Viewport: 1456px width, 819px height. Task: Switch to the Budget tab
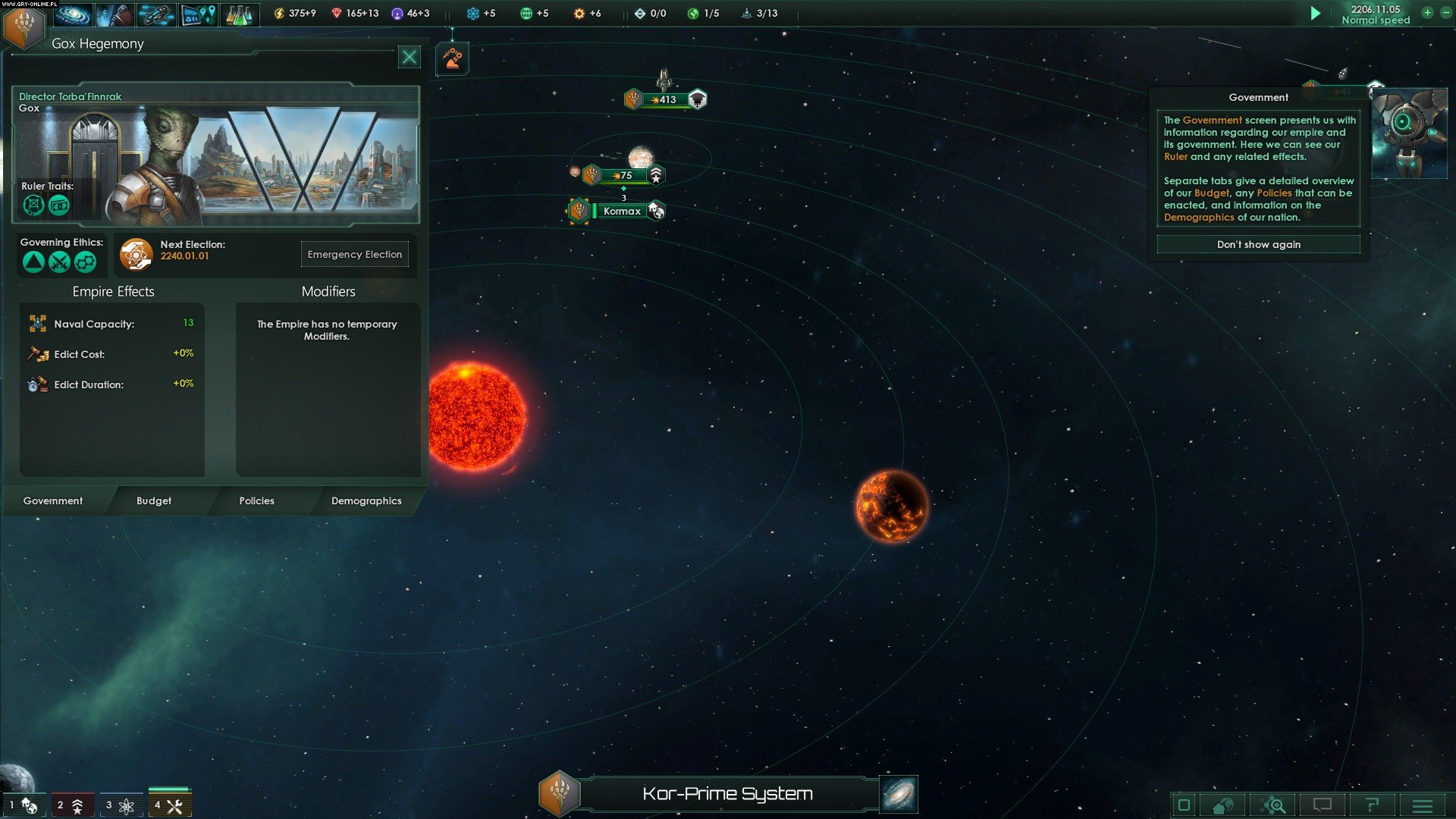click(154, 501)
